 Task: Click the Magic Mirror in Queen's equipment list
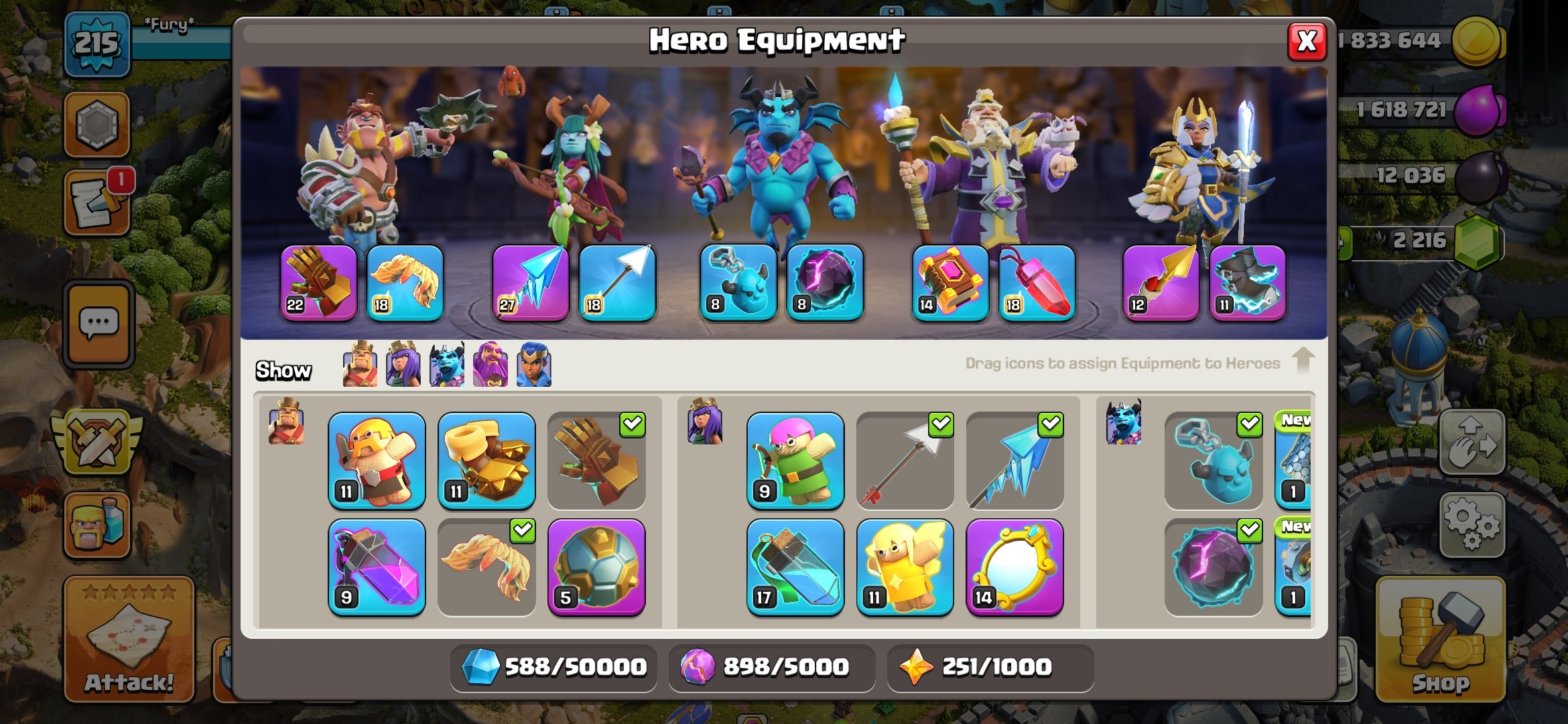pos(1015,566)
